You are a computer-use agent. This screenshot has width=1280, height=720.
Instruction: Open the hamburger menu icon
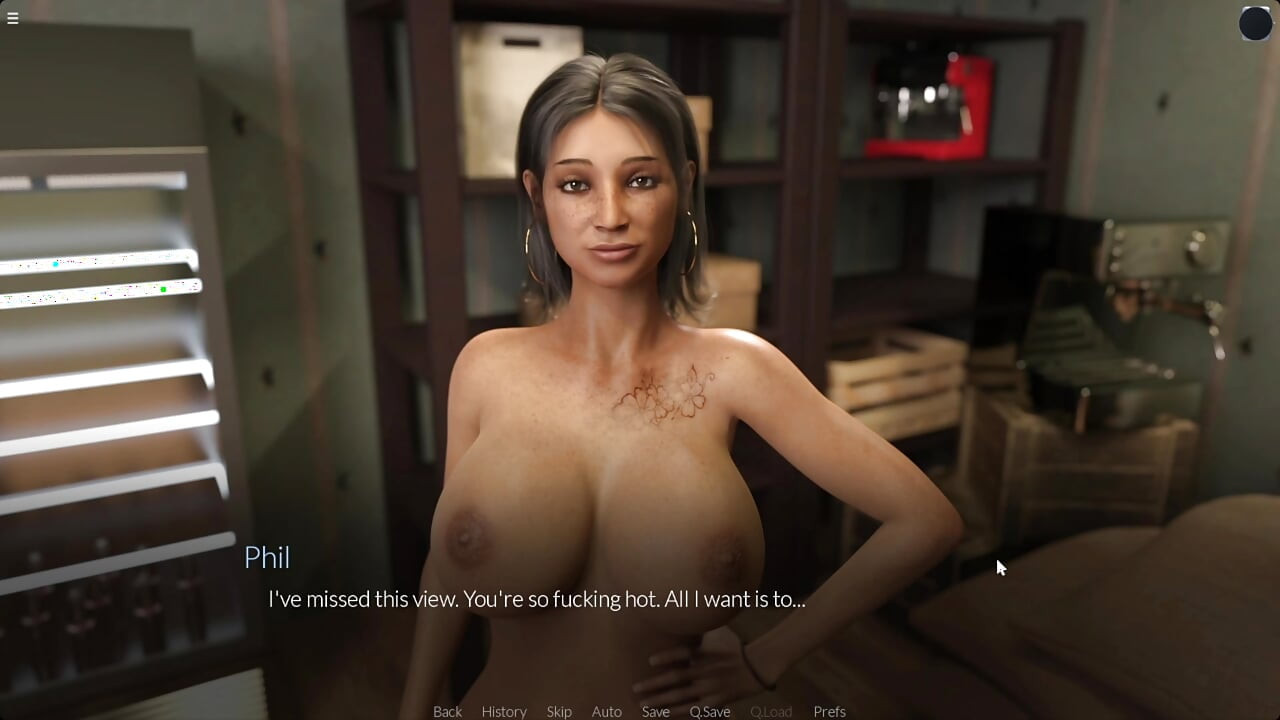point(12,18)
